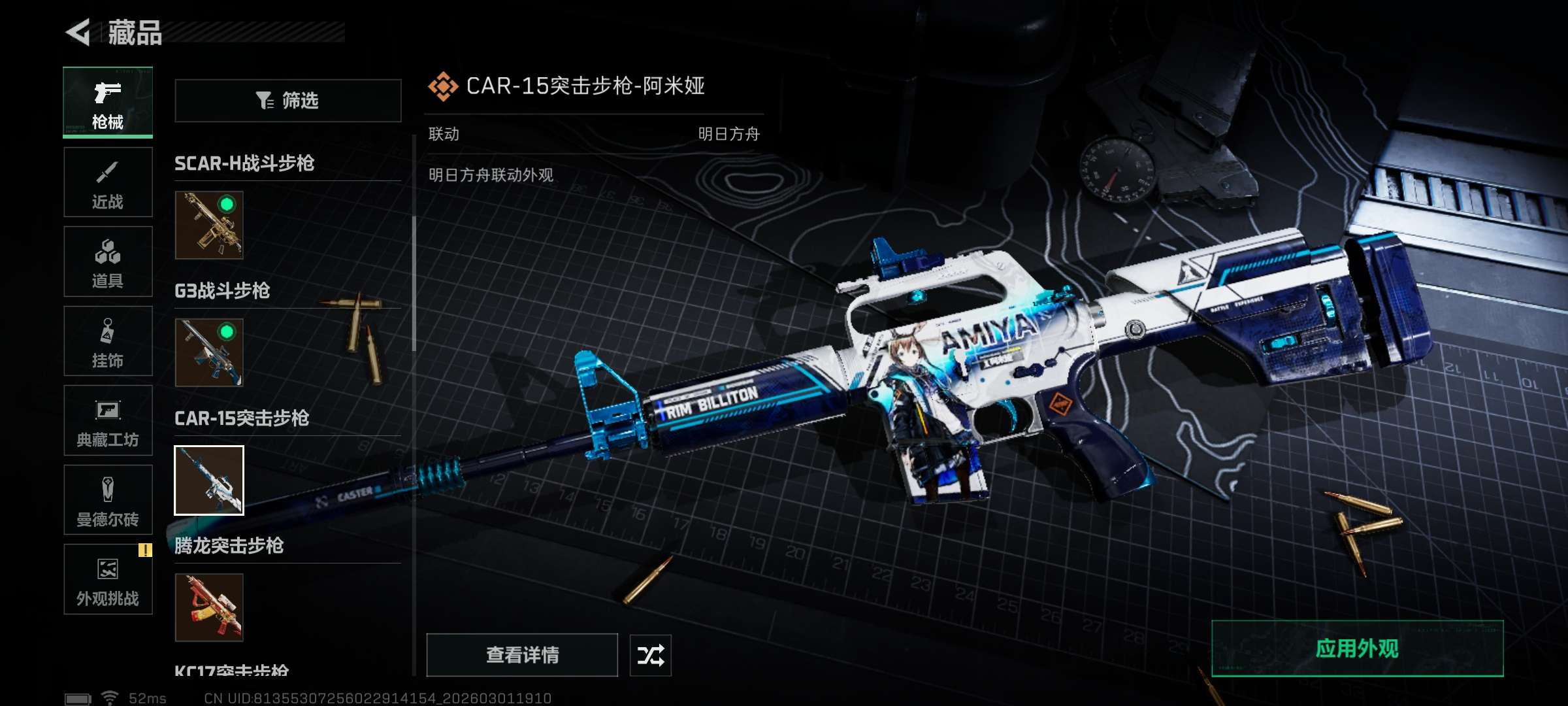Switch to the 枪械 category tab
Image resolution: width=1568 pixels, height=706 pixels.
click(108, 103)
